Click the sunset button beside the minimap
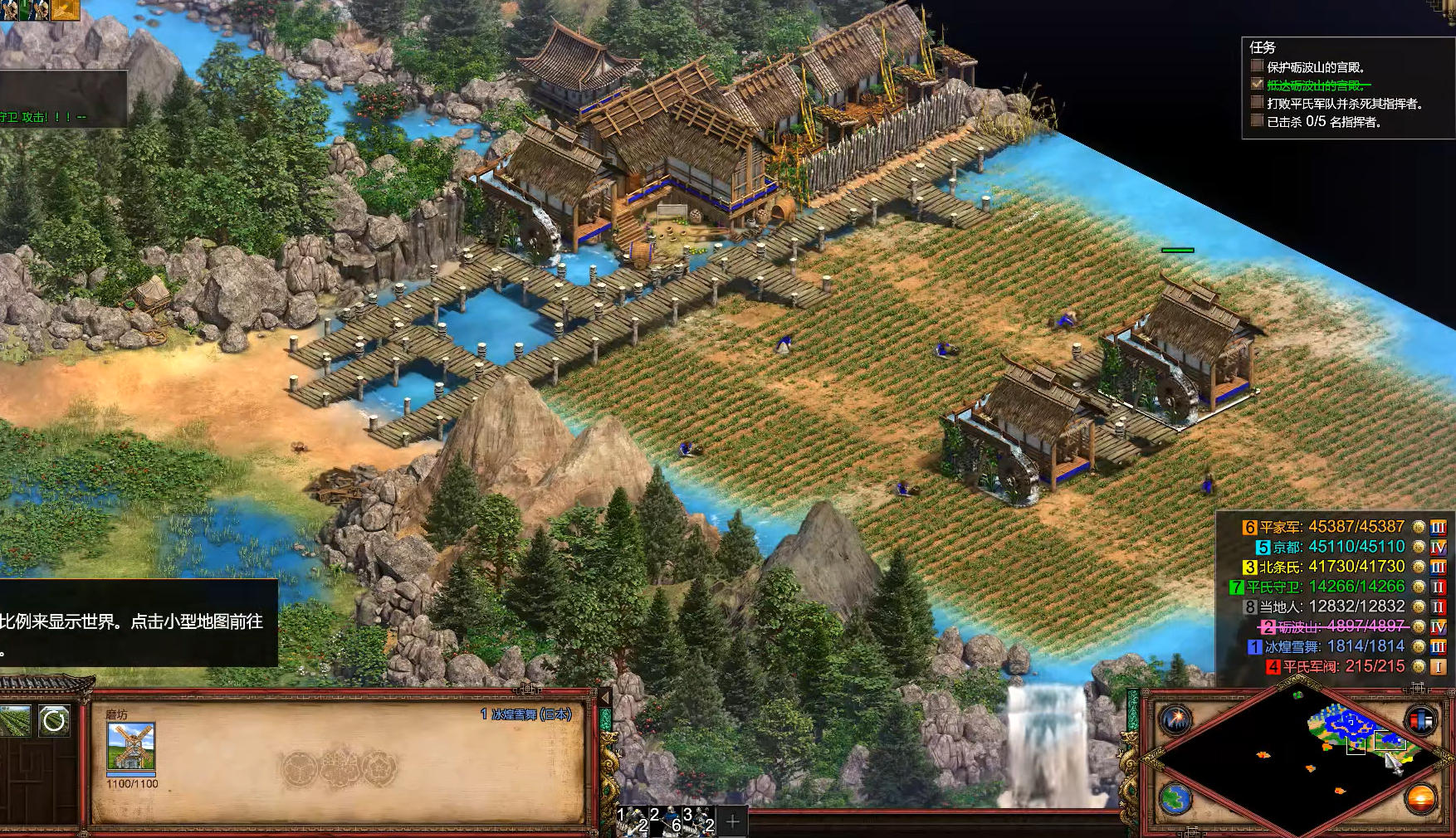1456x838 pixels. click(x=1419, y=799)
